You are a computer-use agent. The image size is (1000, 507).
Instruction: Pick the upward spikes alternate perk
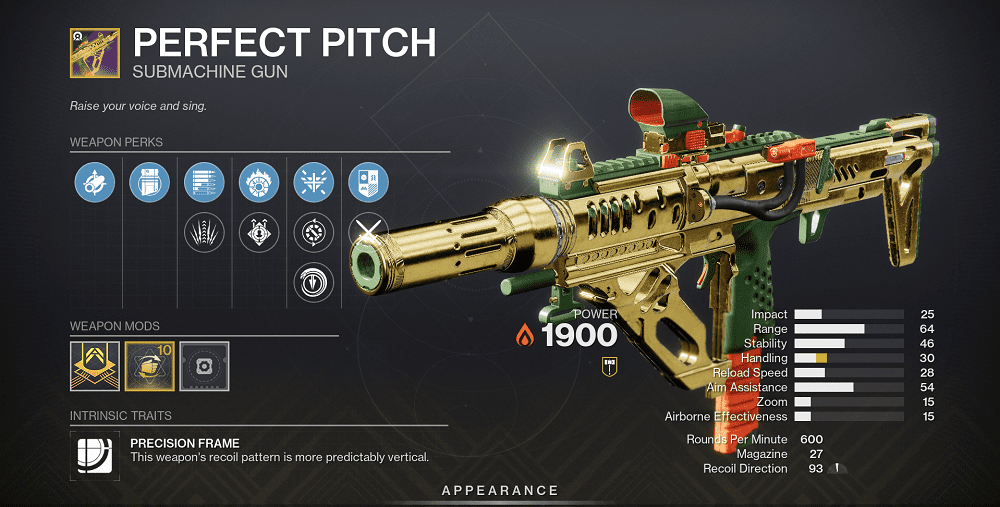tap(204, 233)
